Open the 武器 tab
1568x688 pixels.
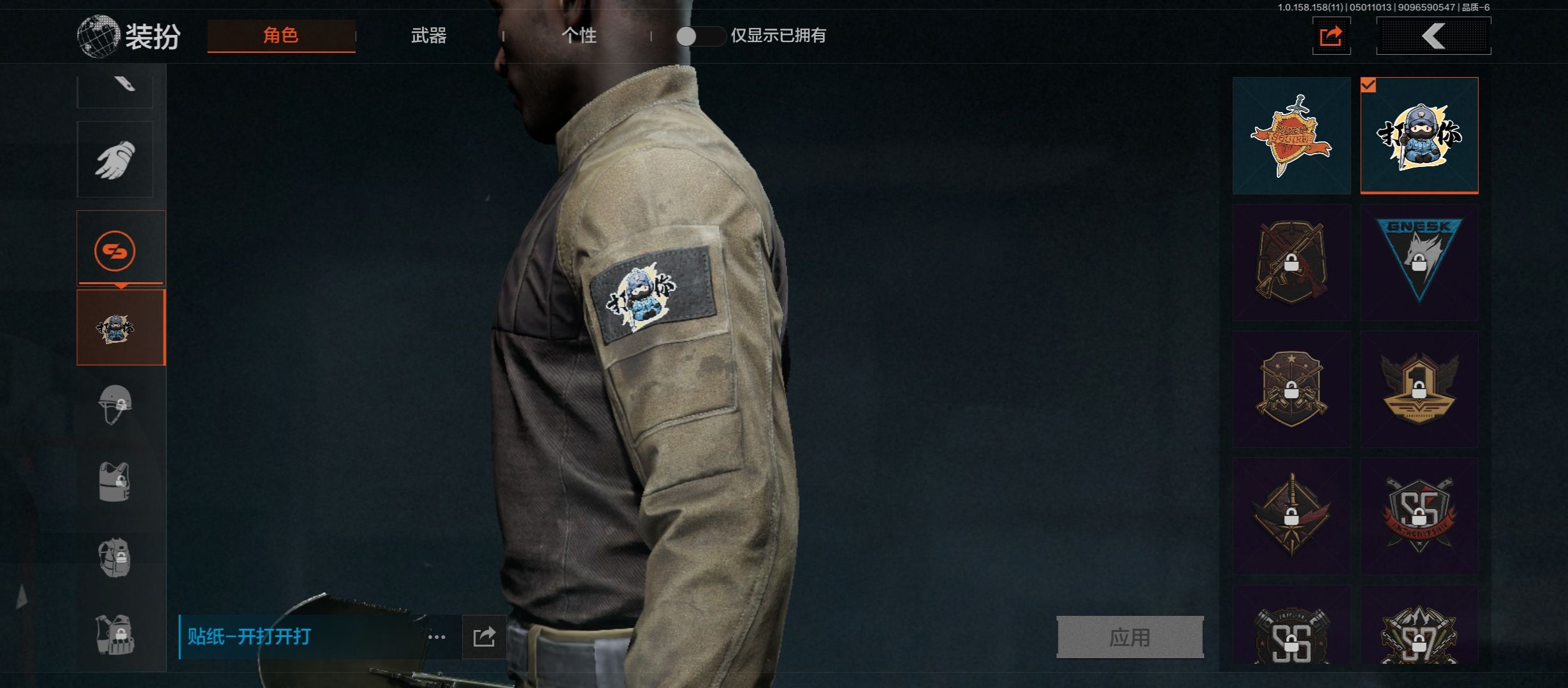pos(428,36)
